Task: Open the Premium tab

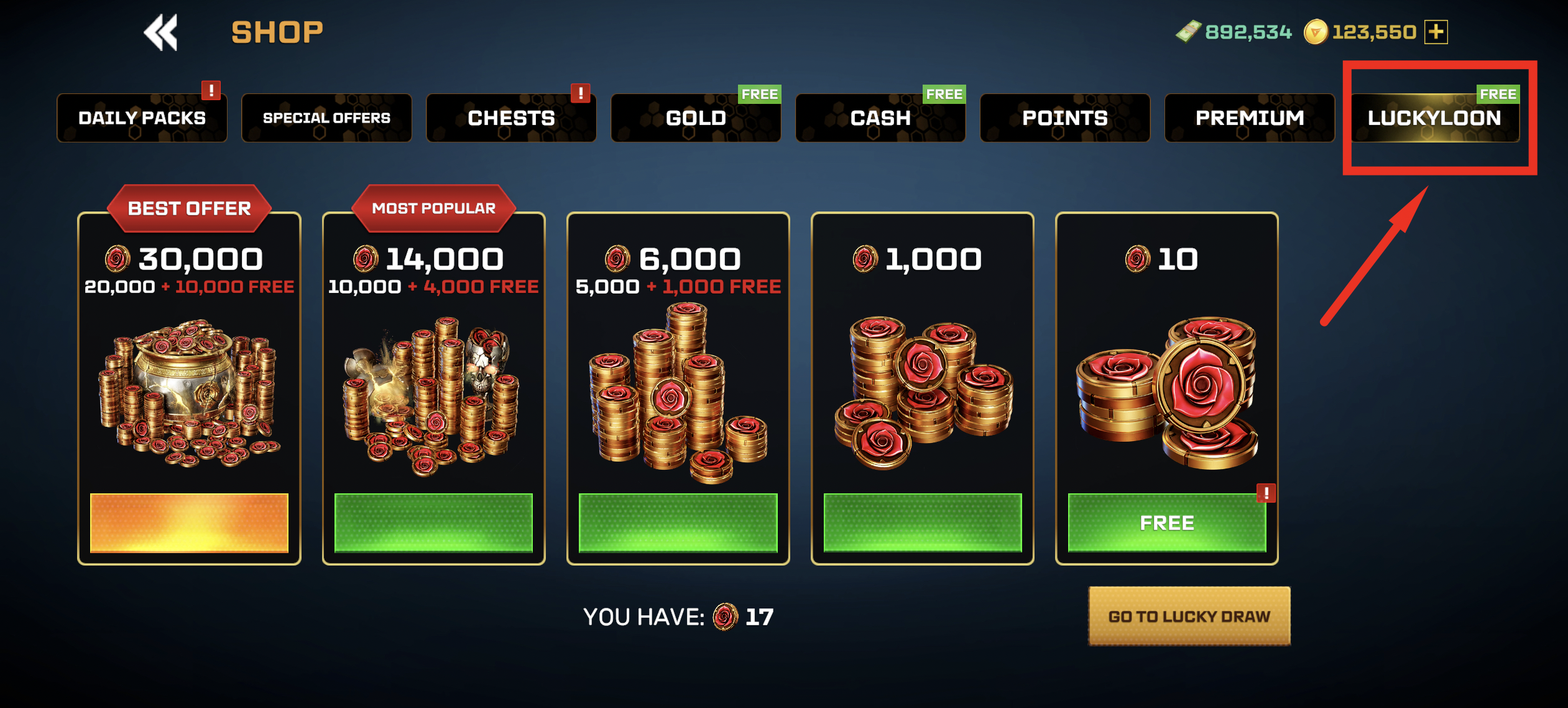Action: 1250,118
